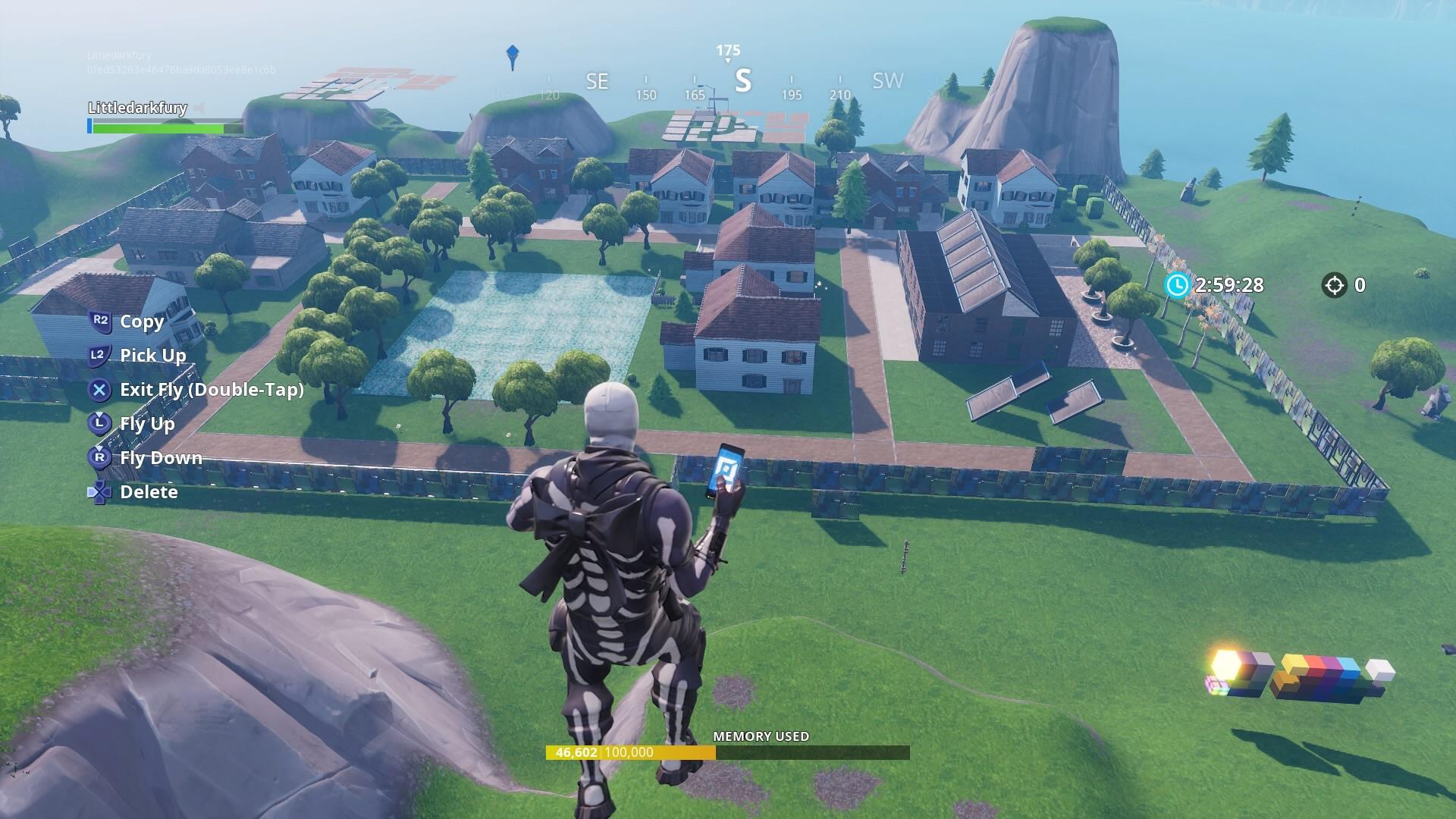
Task: Toggle Fly Down movement control
Action: click(161, 458)
